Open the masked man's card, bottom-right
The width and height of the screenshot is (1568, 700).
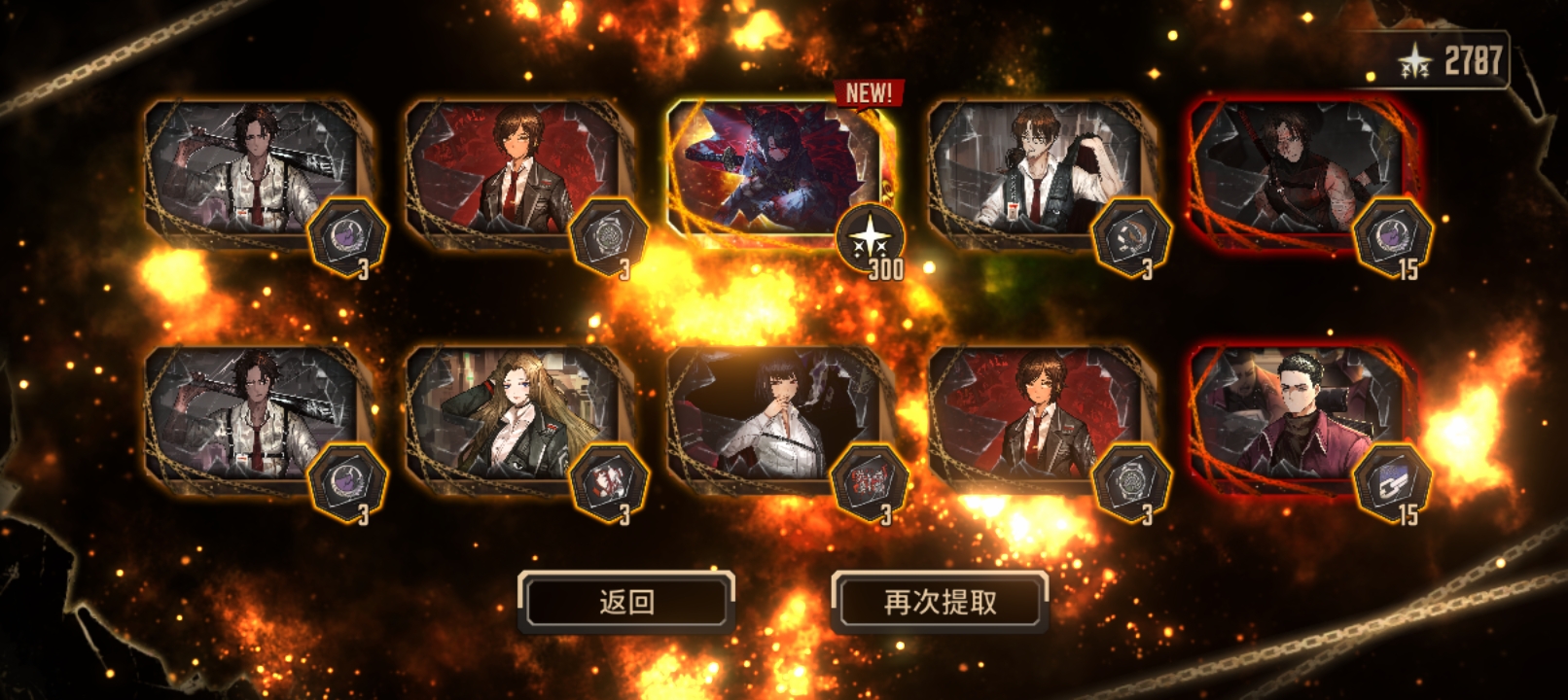point(1294,418)
